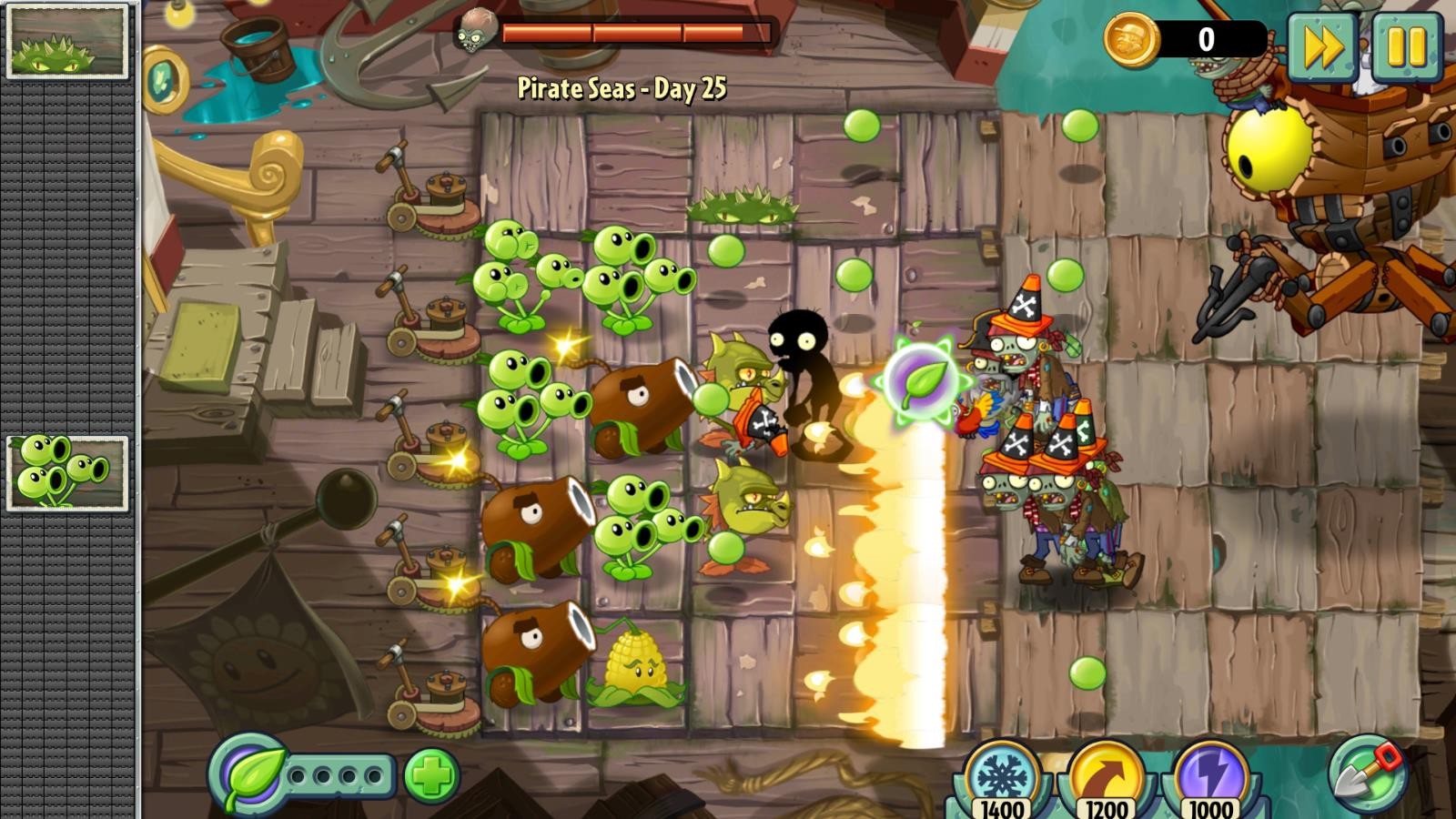1456x819 pixels.
Task: Open the gold coin icon
Action: point(1131,40)
